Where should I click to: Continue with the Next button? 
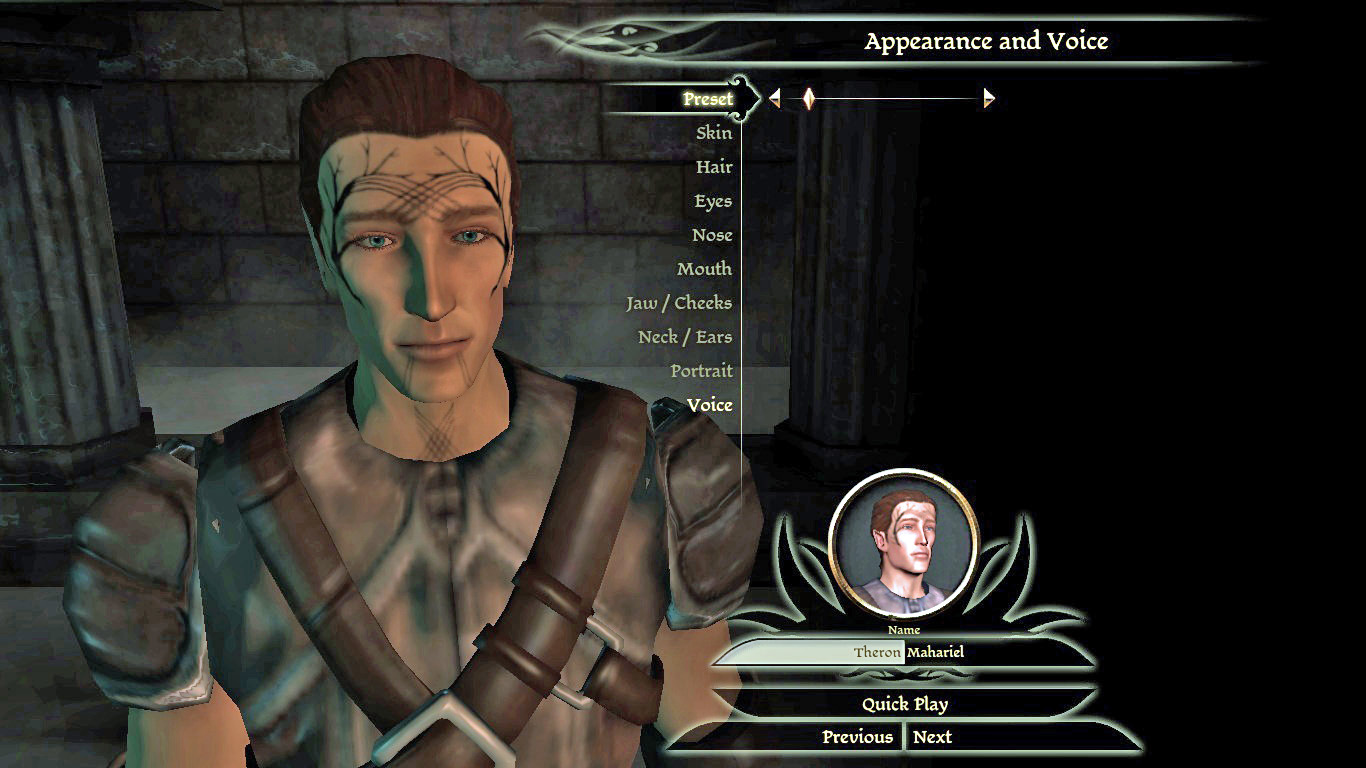(932, 737)
